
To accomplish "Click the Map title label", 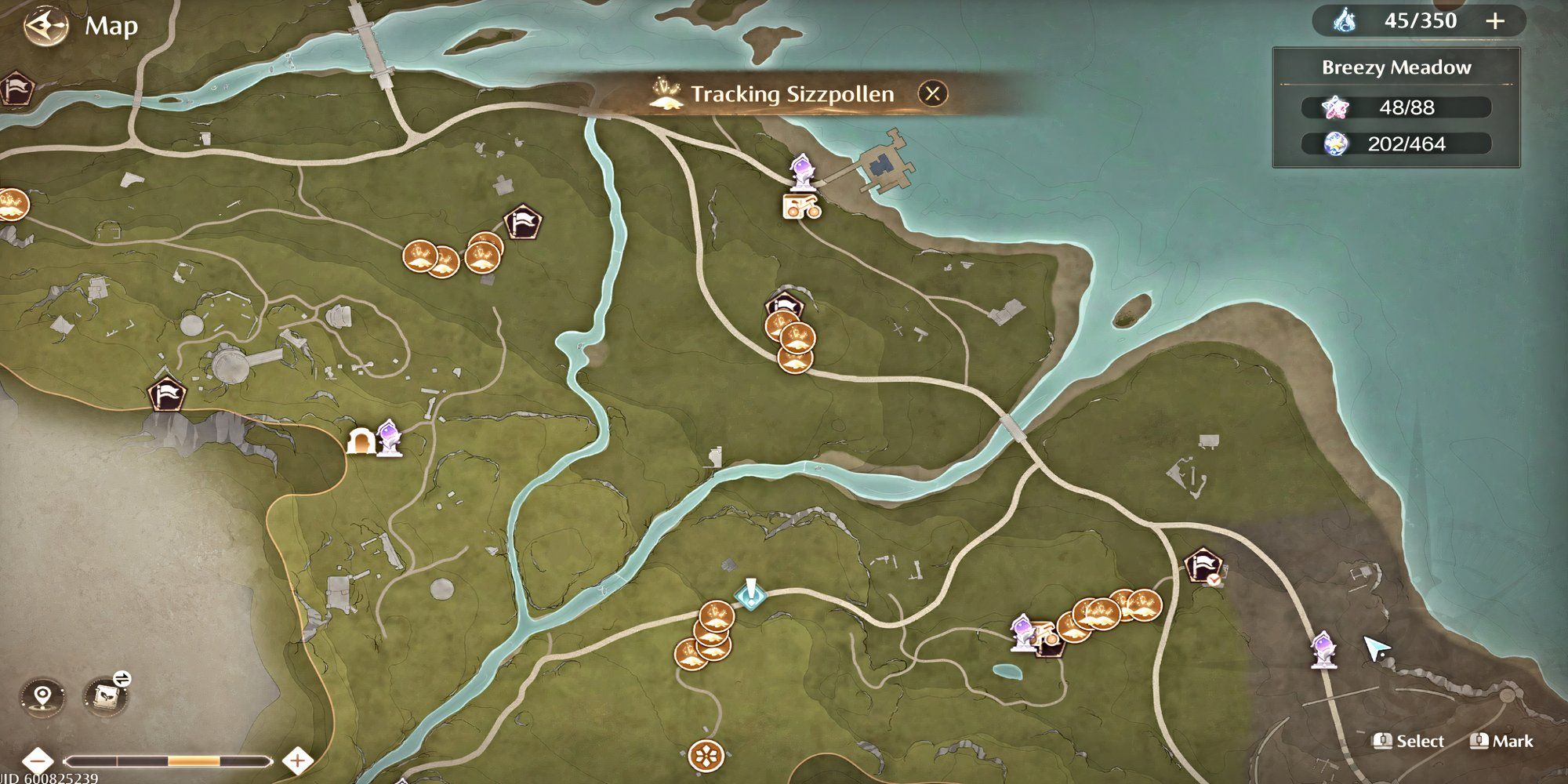I will click(112, 25).
